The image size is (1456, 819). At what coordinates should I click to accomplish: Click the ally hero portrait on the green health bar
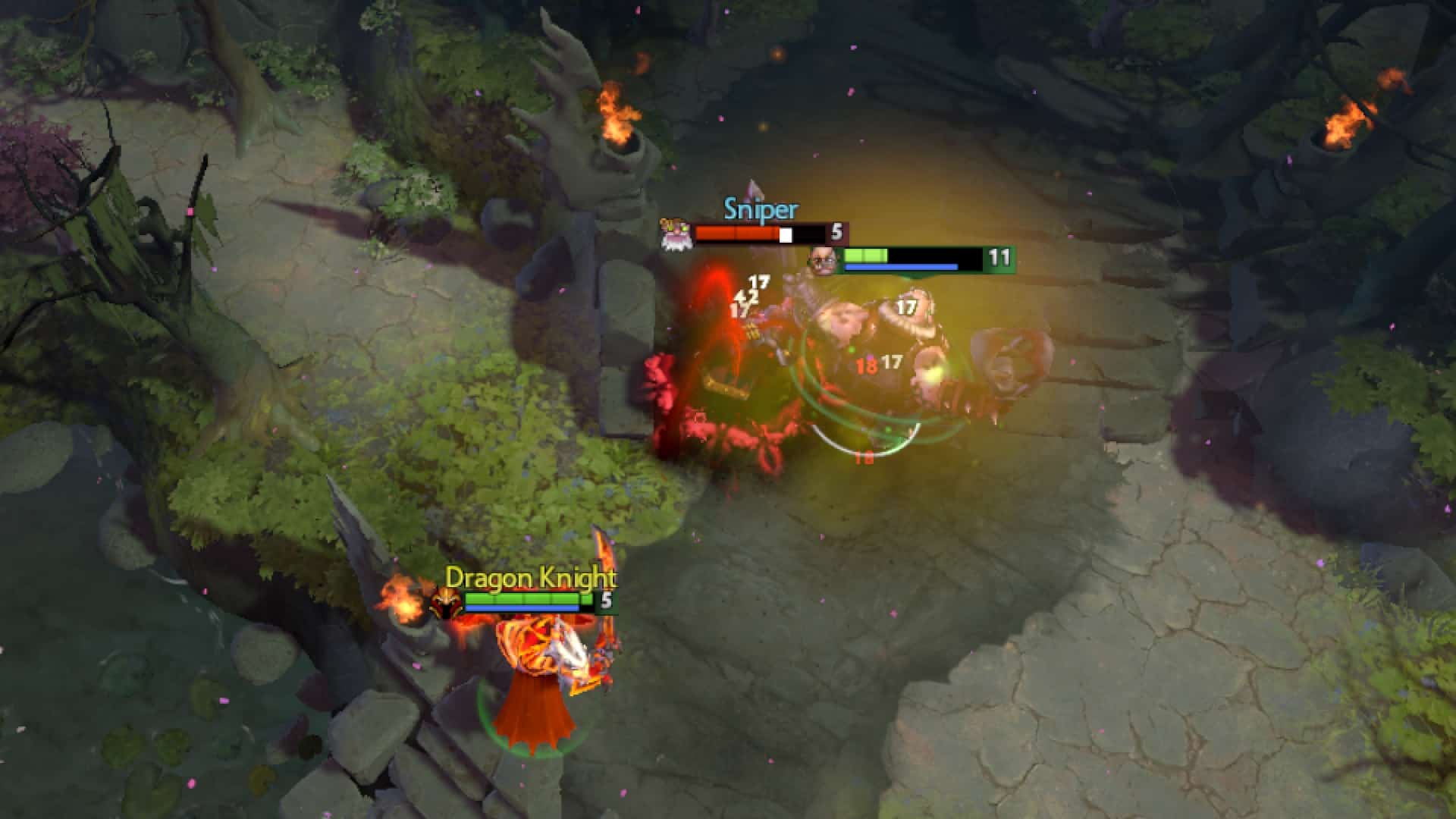tap(823, 259)
